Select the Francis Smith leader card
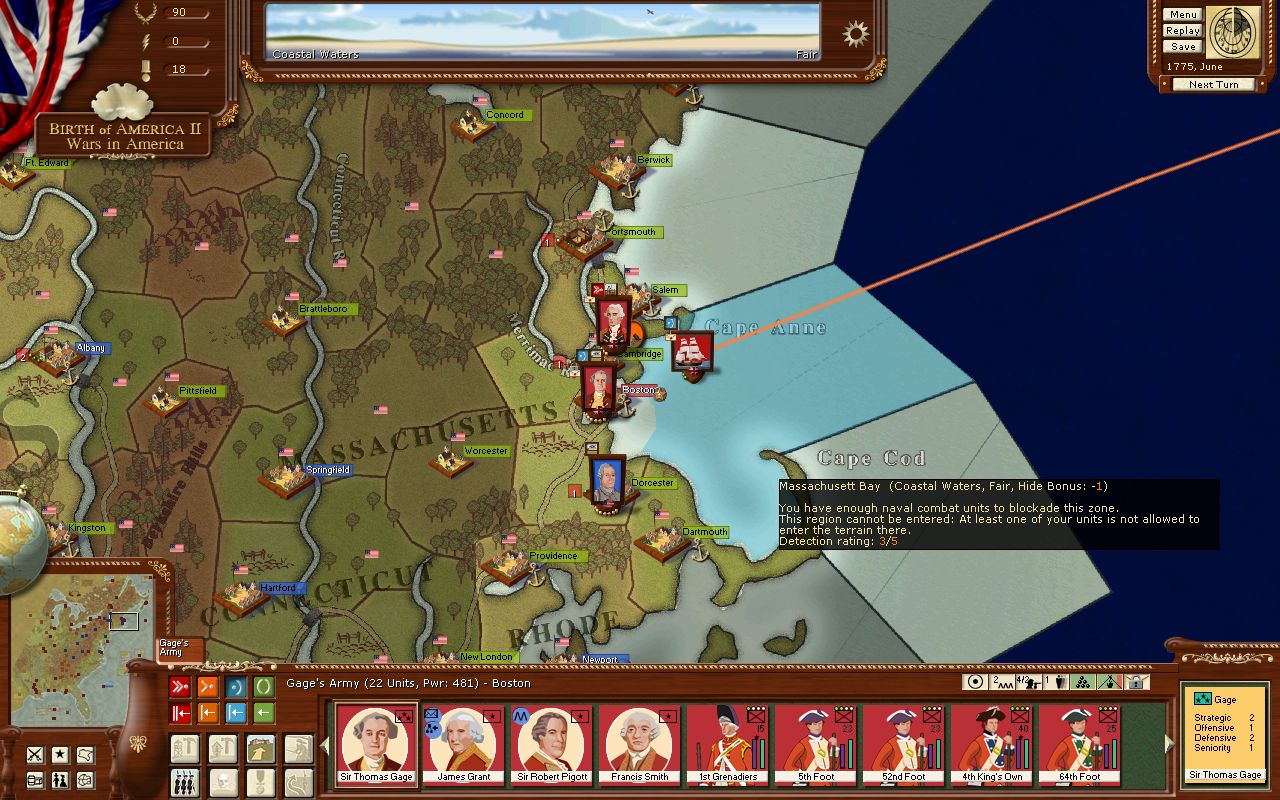The width and height of the screenshot is (1280, 800). click(x=639, y=745)
